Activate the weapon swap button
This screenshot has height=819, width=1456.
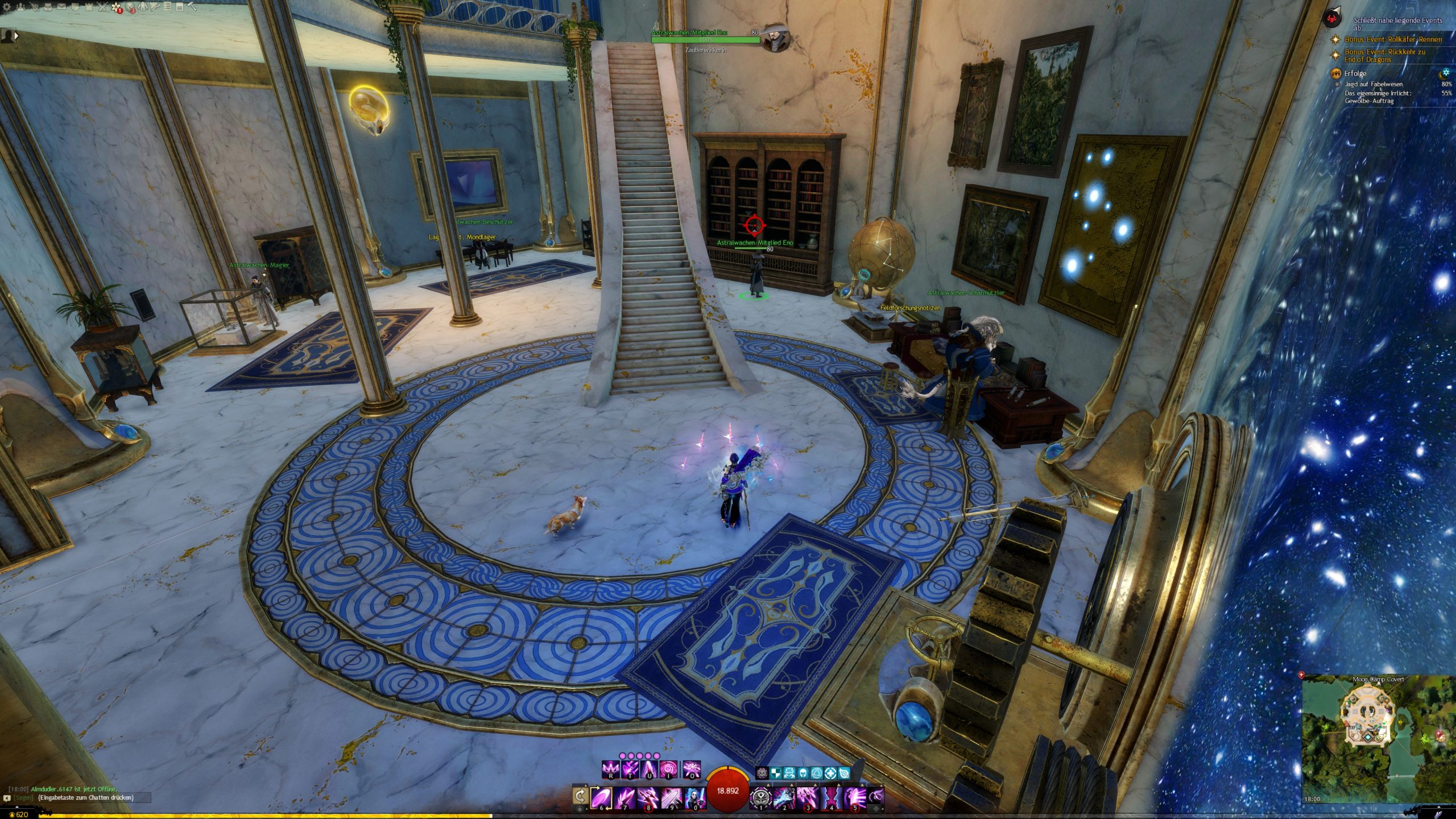coord(580,796)
